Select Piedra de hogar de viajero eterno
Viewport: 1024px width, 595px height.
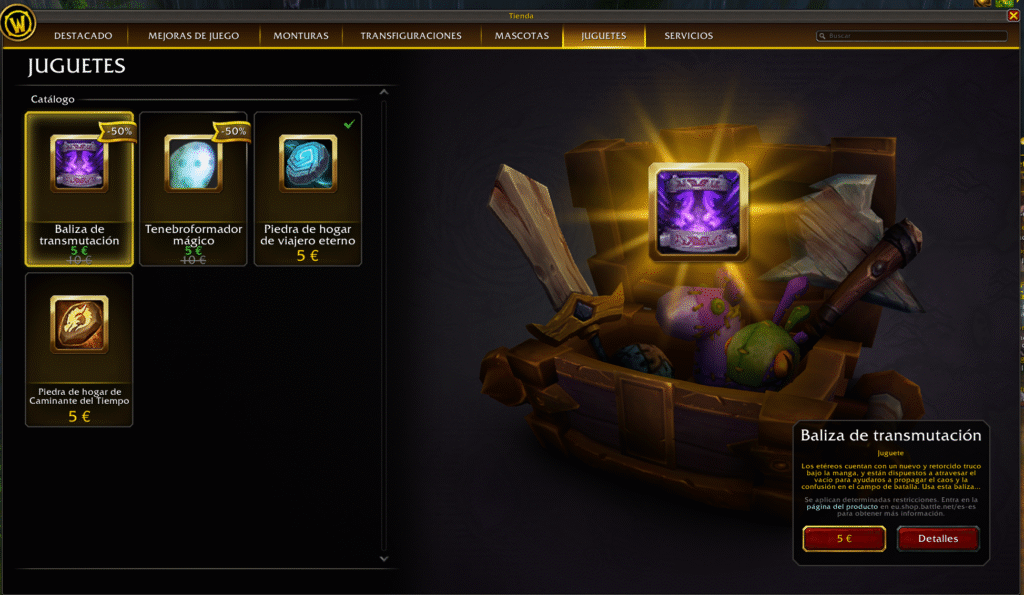tap(308, 188)
